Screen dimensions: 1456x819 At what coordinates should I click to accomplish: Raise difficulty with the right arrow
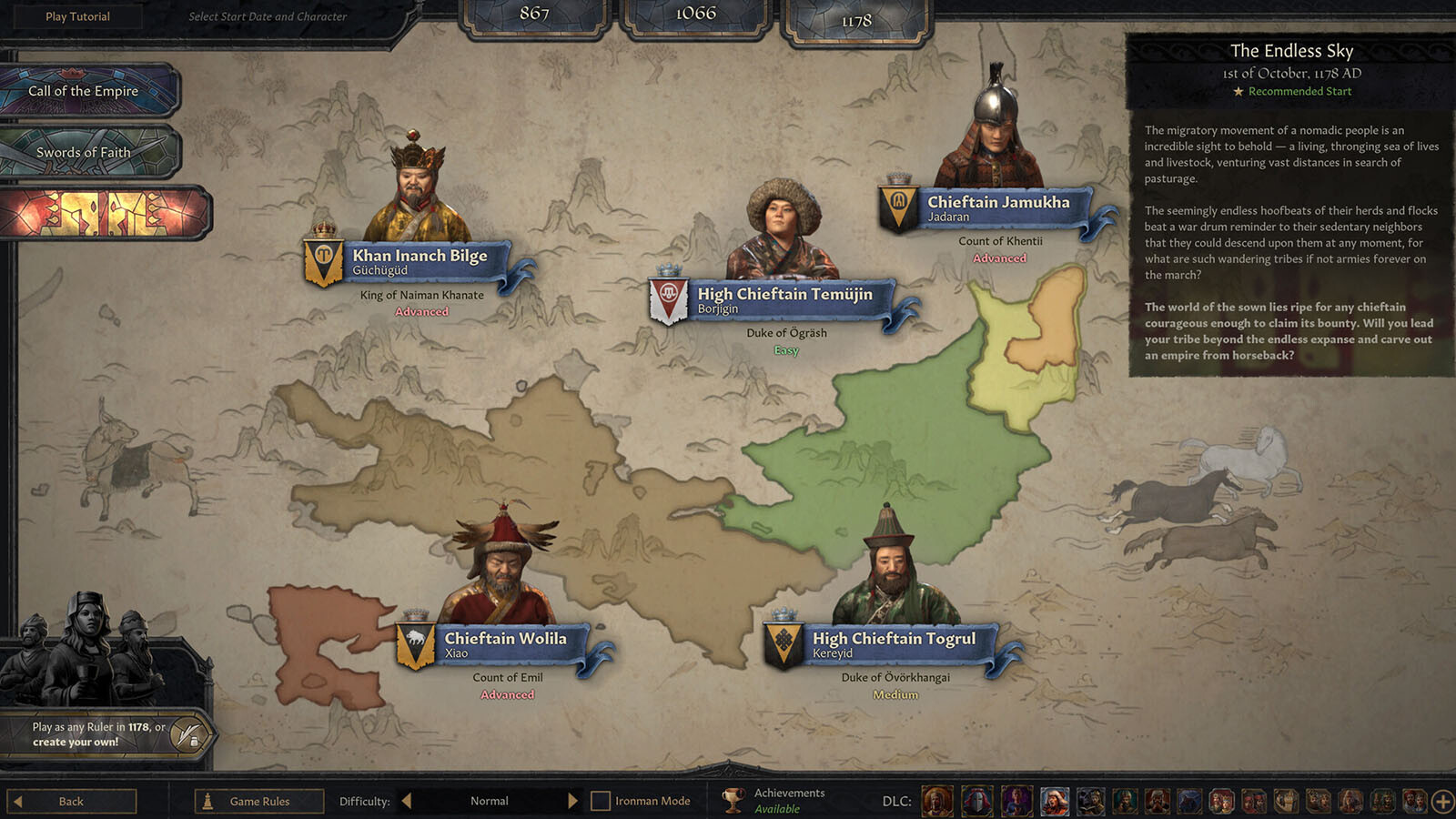(572, 801)
